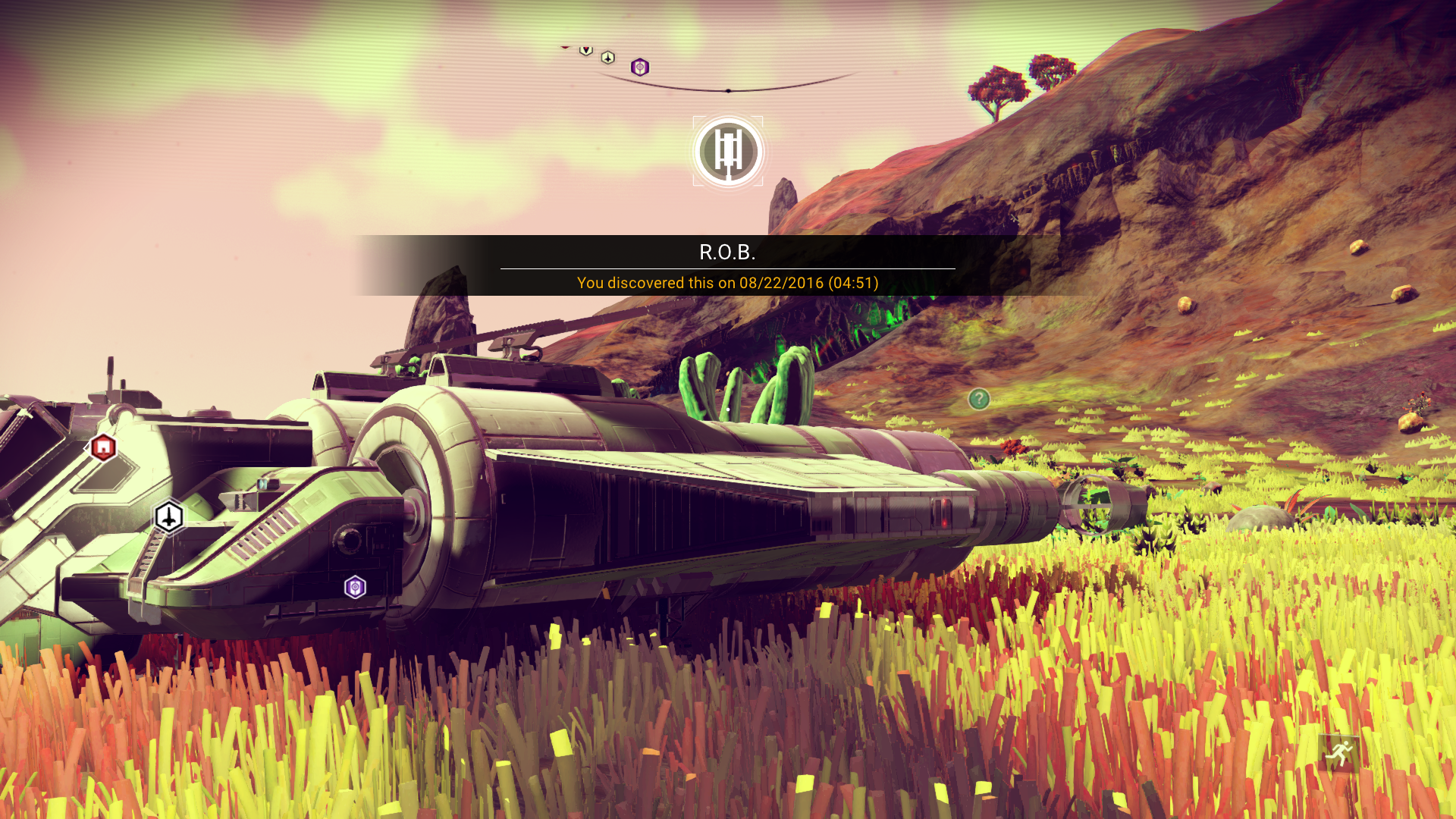This screenshot has width=1456, height=819.
Task: Click the purple hexagon marker on the compass
Action: (640, 67)
